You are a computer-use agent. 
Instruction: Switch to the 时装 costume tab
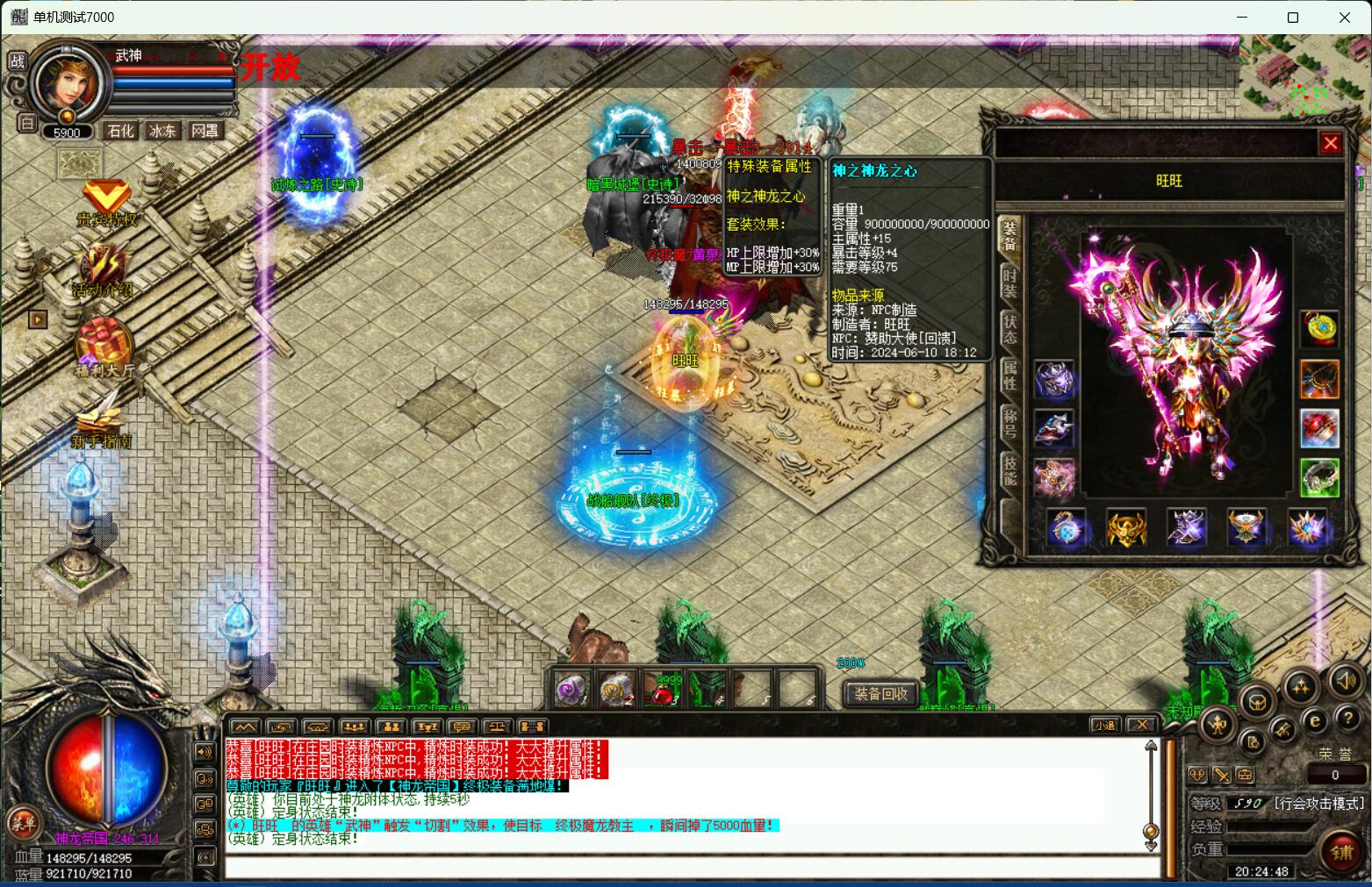(1010, 283)
